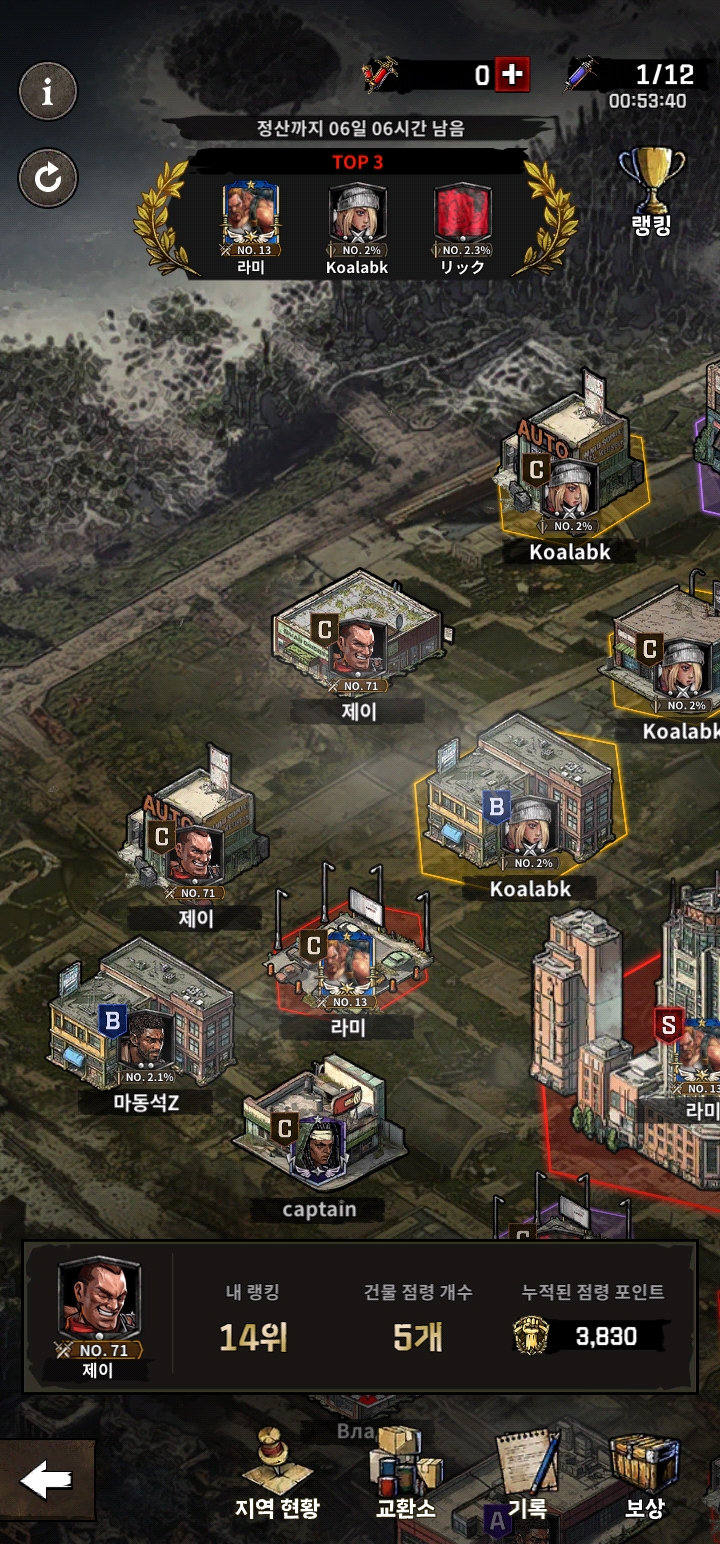Open the 랭킹 trophy rankings
This screenshot has height=1544, width=720.
tap(651, 192)
